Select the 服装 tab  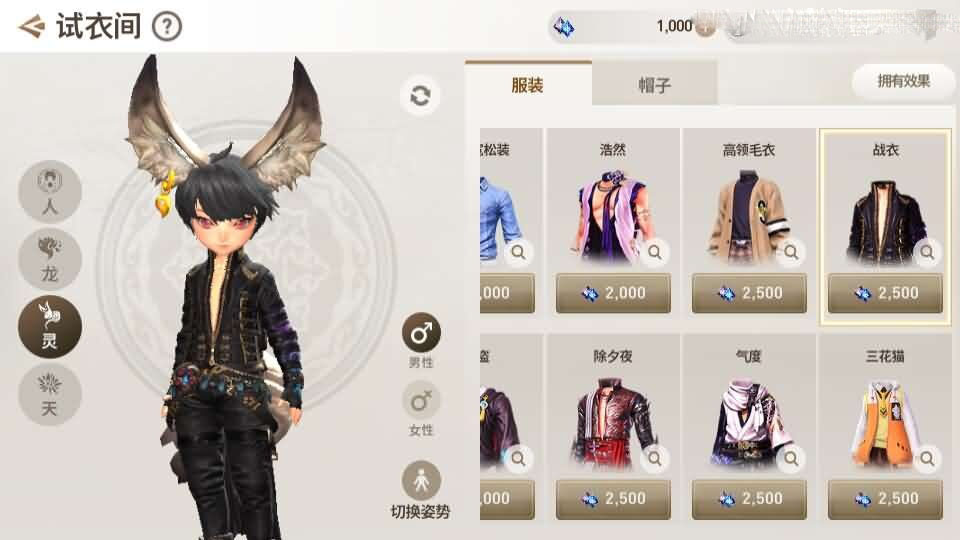(527, 84)
